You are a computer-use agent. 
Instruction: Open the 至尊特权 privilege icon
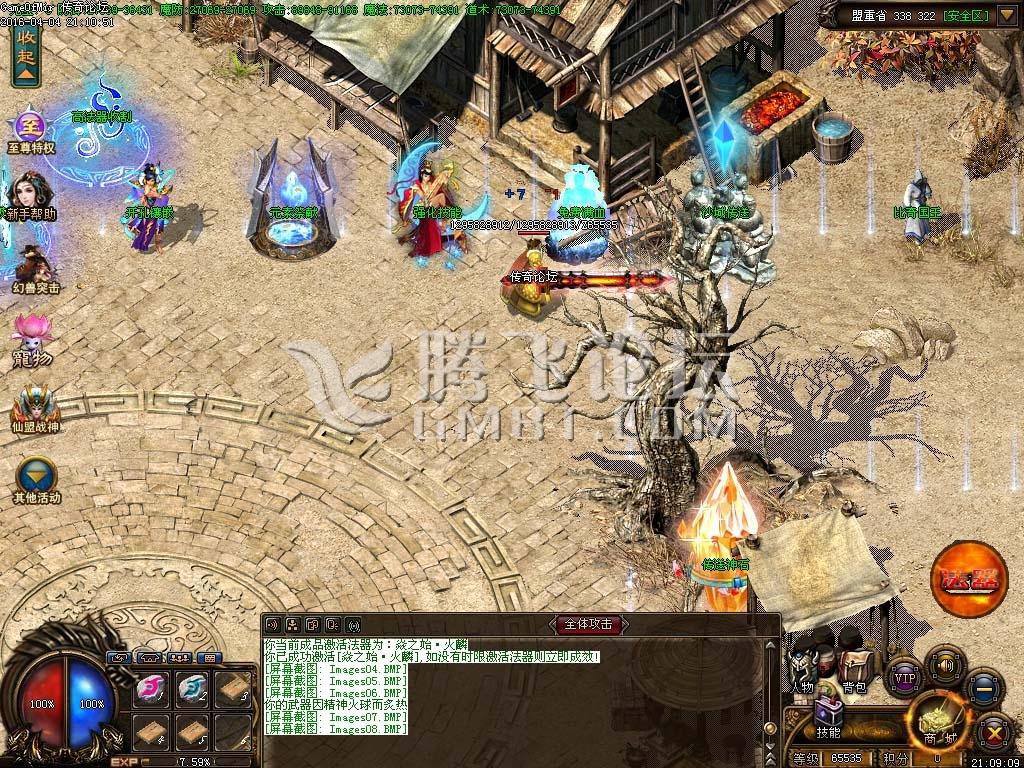coord(29,130)
